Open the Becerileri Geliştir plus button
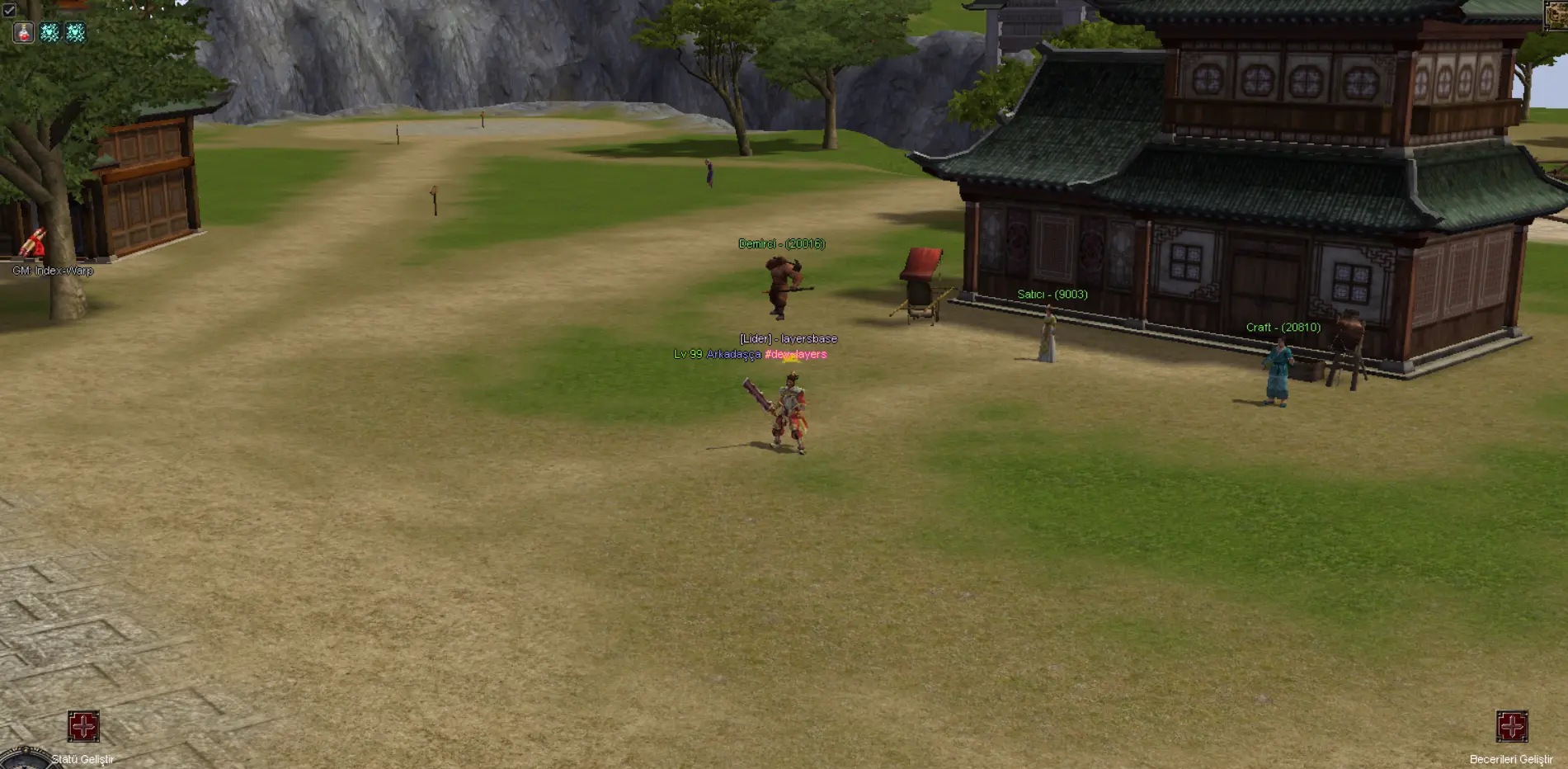Image resolution: width=1568 pixels, height=769 pixels. (1512, 726)
